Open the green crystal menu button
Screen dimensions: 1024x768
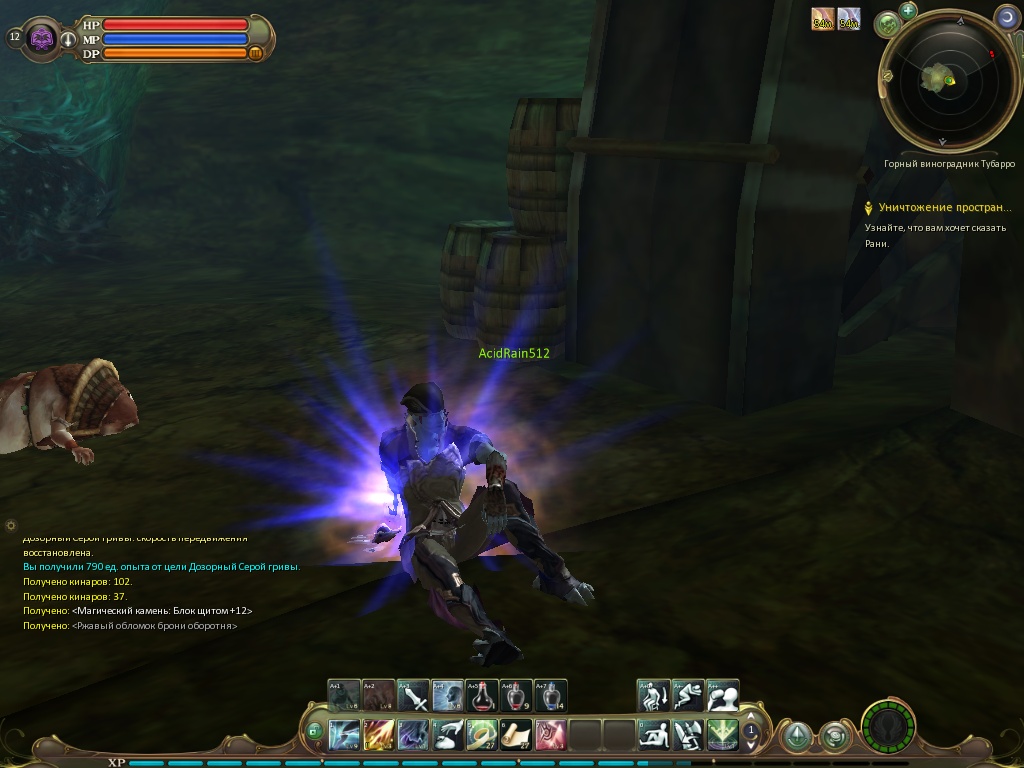point(796,737)
